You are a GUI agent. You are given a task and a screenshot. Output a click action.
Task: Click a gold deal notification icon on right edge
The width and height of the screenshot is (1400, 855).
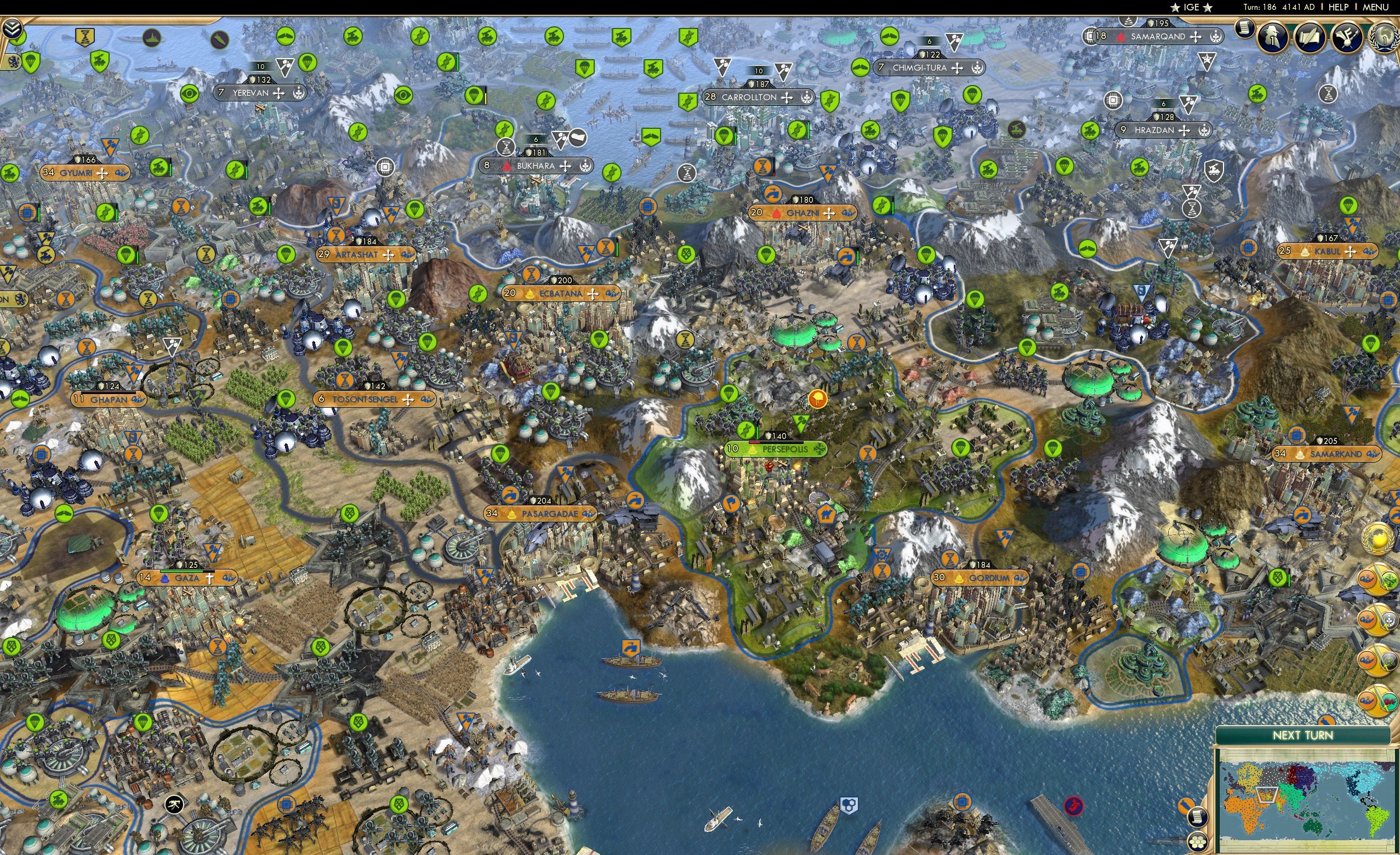(x=1378, y=578)
